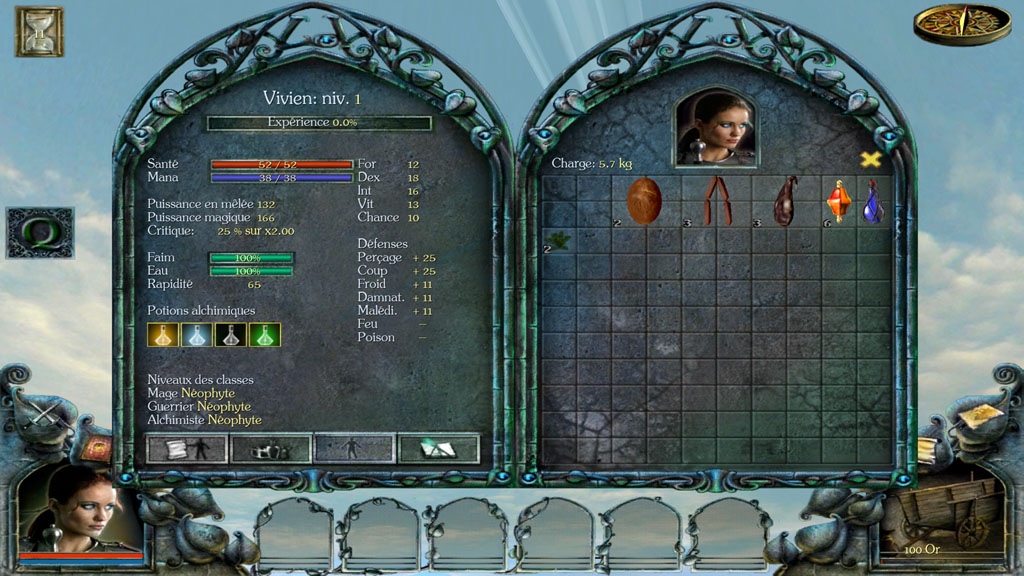Select the loaf of bread item

[x=644, y=200]
